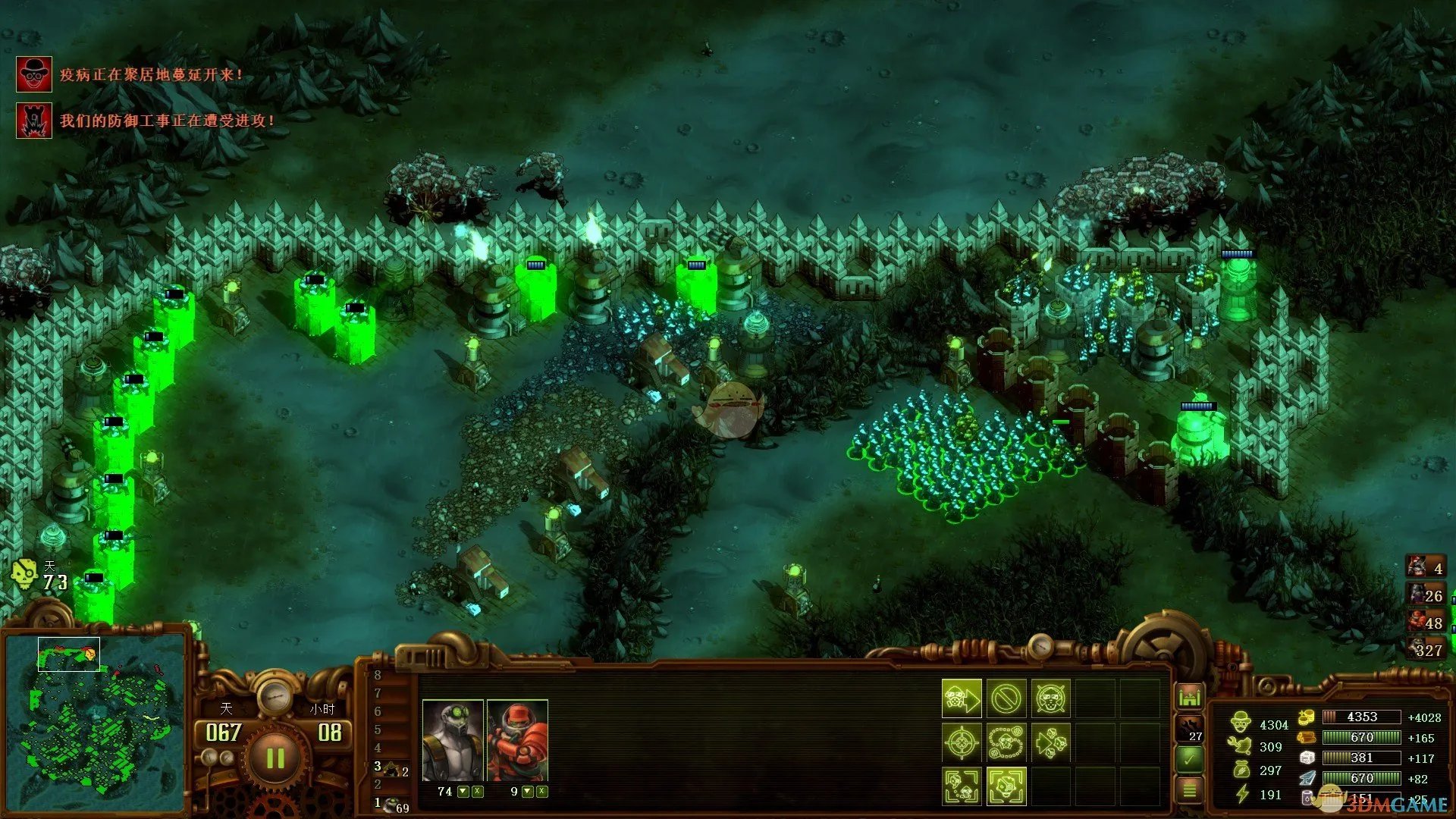The image size is (1456, 819).
Task: Choose the crosshair target command
Action: pos(962,742)
